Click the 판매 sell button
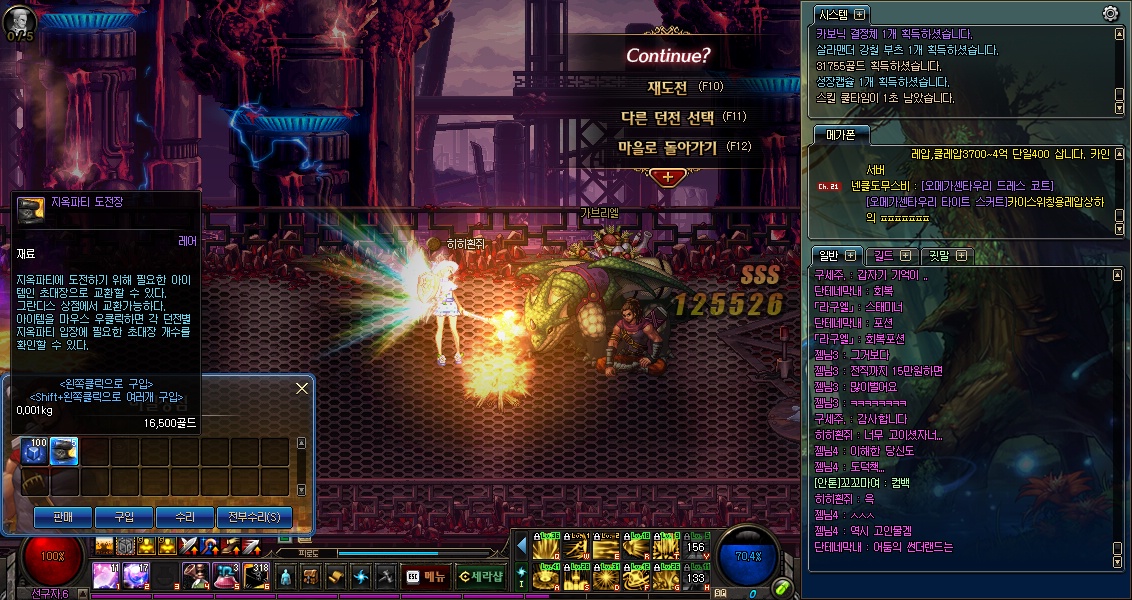 tap(63, 517)
